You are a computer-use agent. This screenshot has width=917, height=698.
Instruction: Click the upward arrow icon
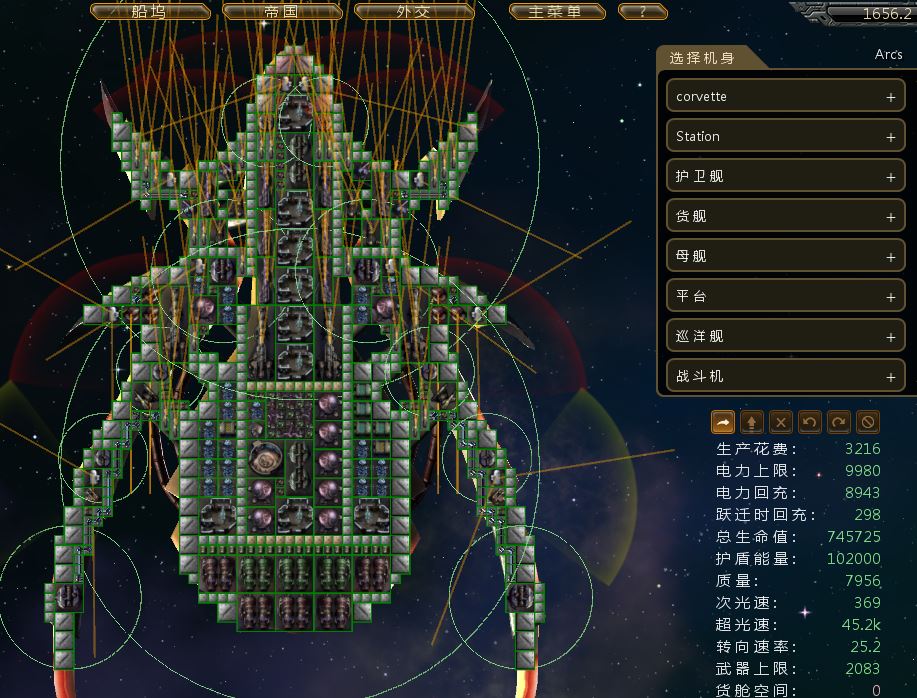point(752,421)
